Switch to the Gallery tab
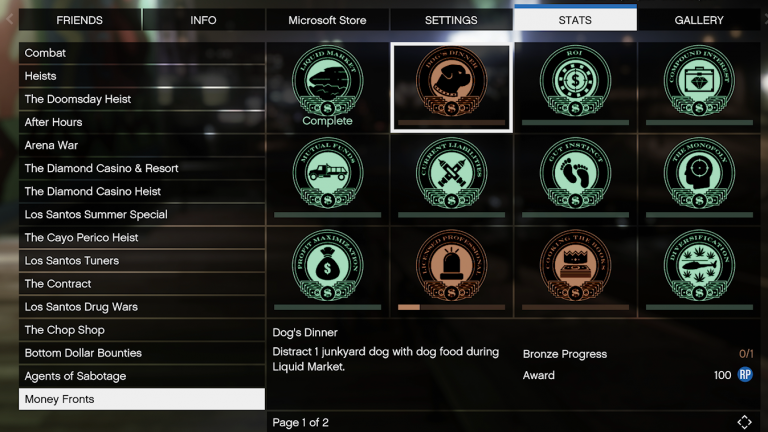 [x=699, y=20]
